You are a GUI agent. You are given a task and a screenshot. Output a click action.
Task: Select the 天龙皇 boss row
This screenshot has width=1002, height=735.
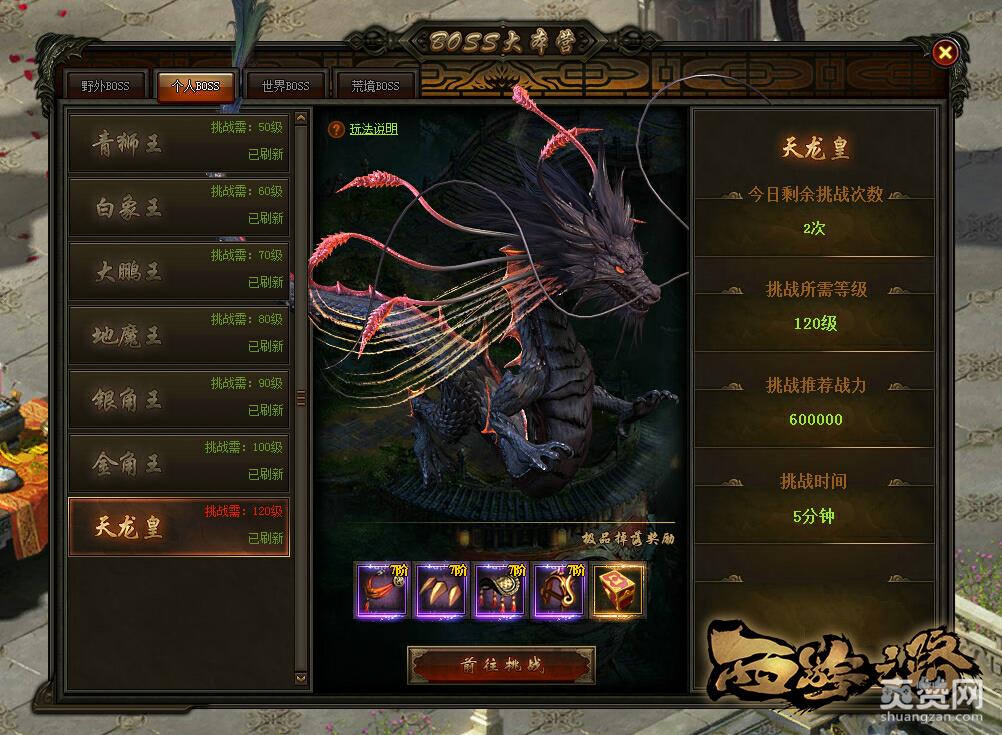pyautogui.click(x=178, y=527)
